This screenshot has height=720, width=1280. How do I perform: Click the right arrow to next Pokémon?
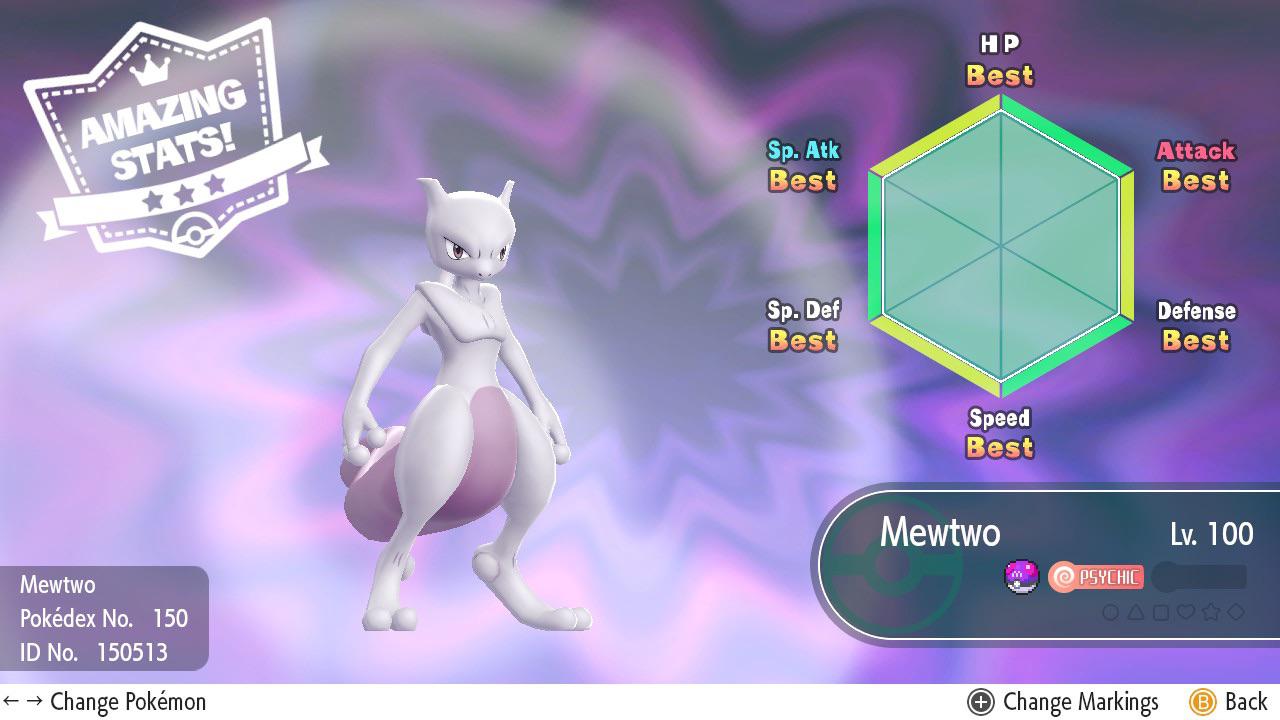(x=32, y=702)
